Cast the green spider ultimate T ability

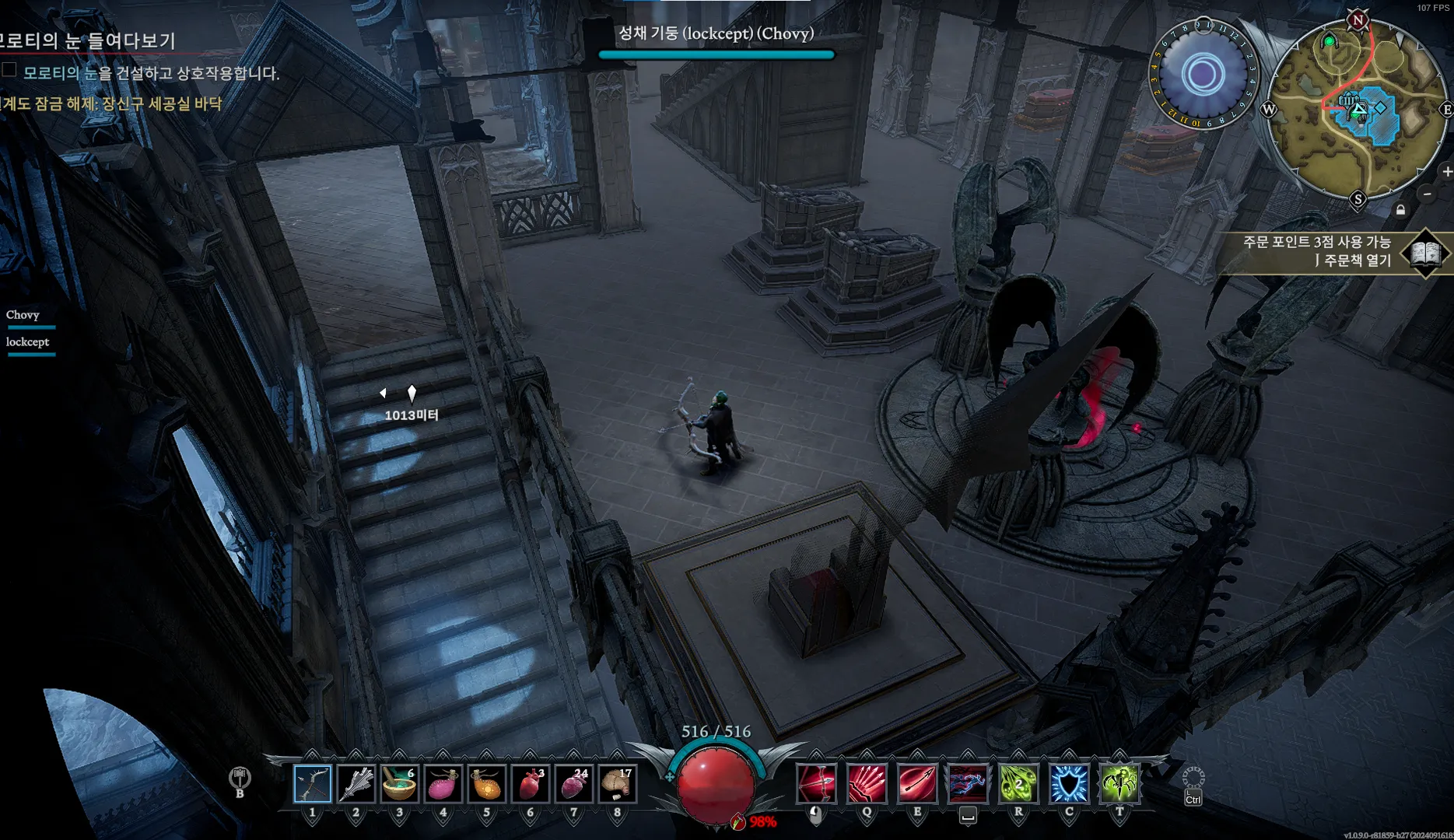click(x=1119, y=783)
